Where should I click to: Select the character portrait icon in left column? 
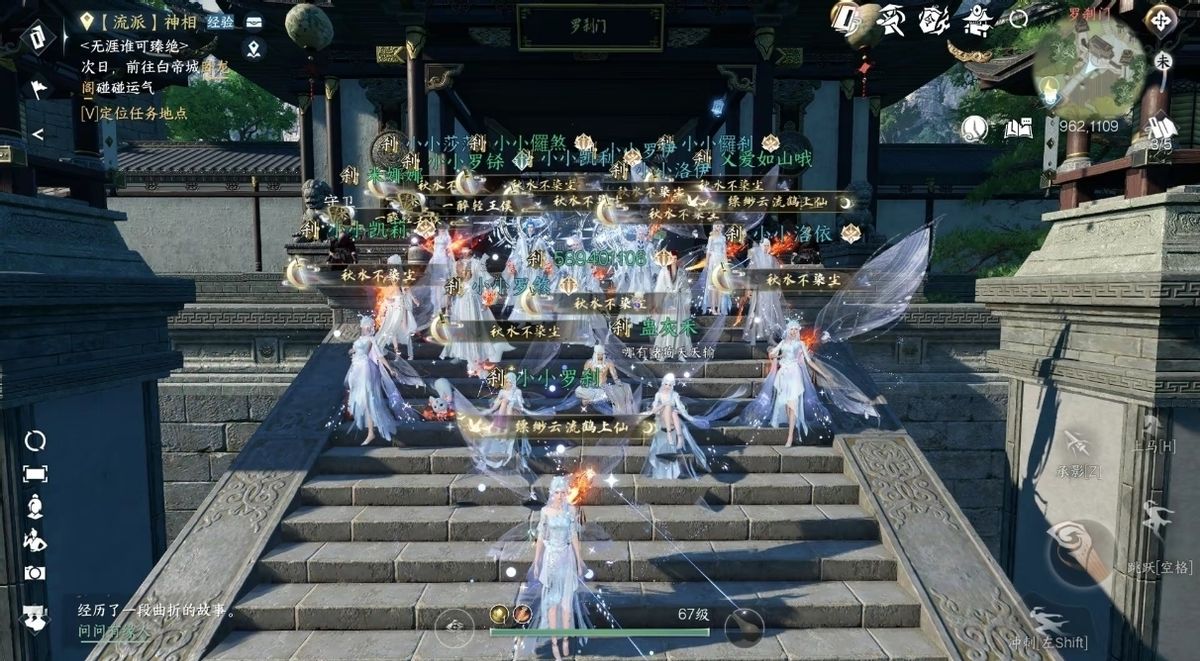(35, 507)
